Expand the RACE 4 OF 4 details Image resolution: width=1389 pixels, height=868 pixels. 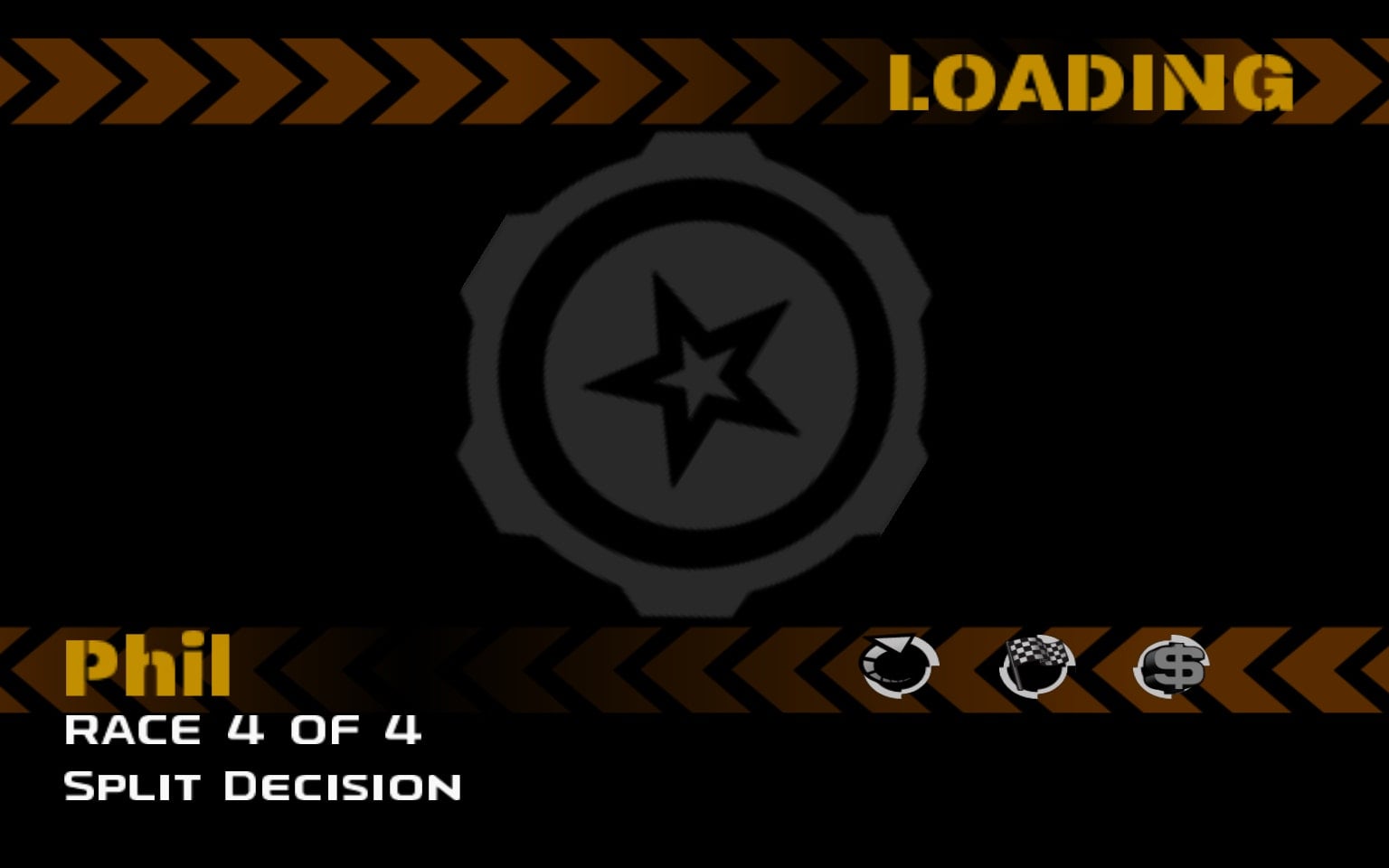(x=242, y=730)
